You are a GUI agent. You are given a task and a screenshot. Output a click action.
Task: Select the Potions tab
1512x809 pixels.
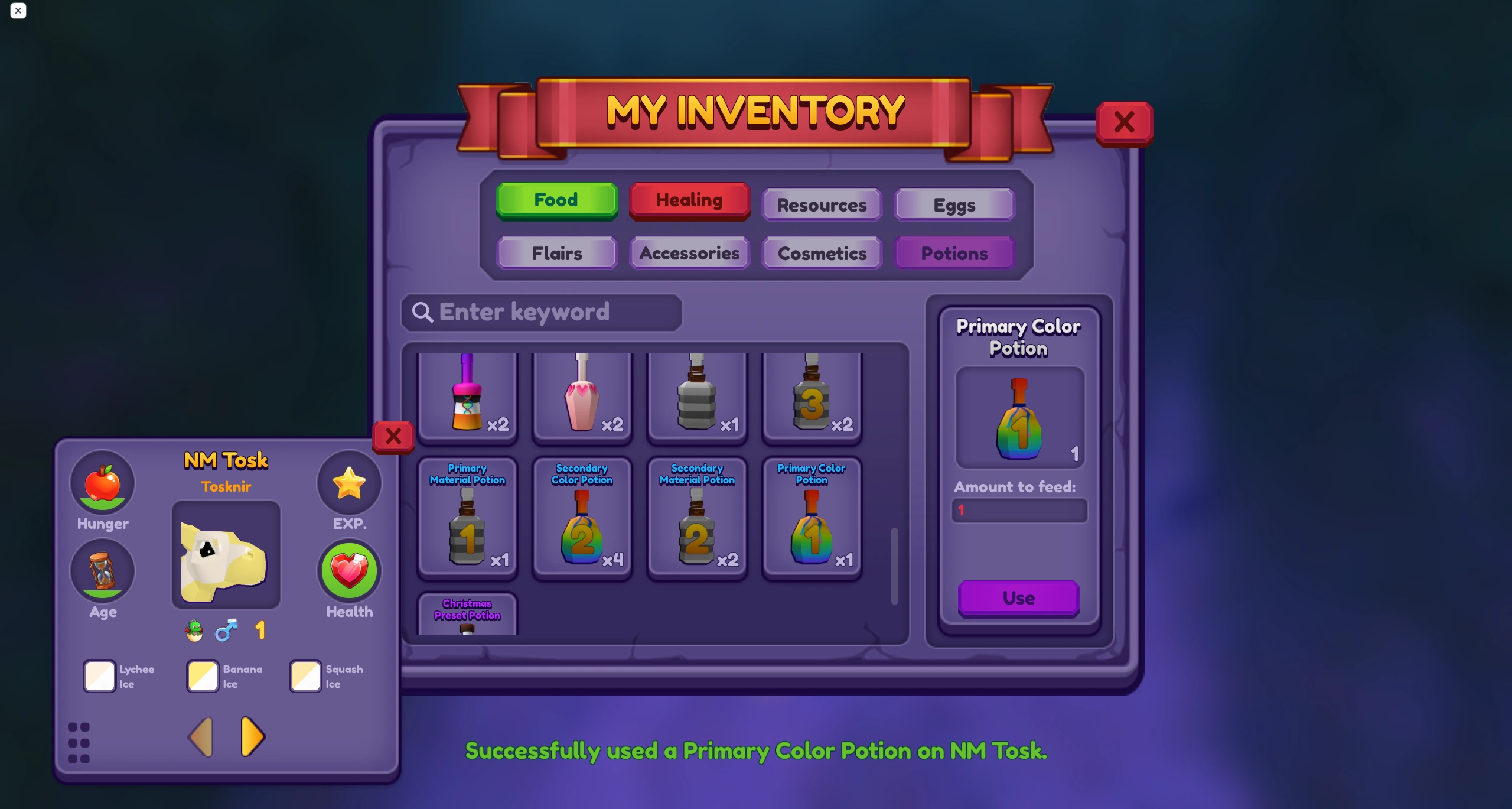click(x=954, y=253)
